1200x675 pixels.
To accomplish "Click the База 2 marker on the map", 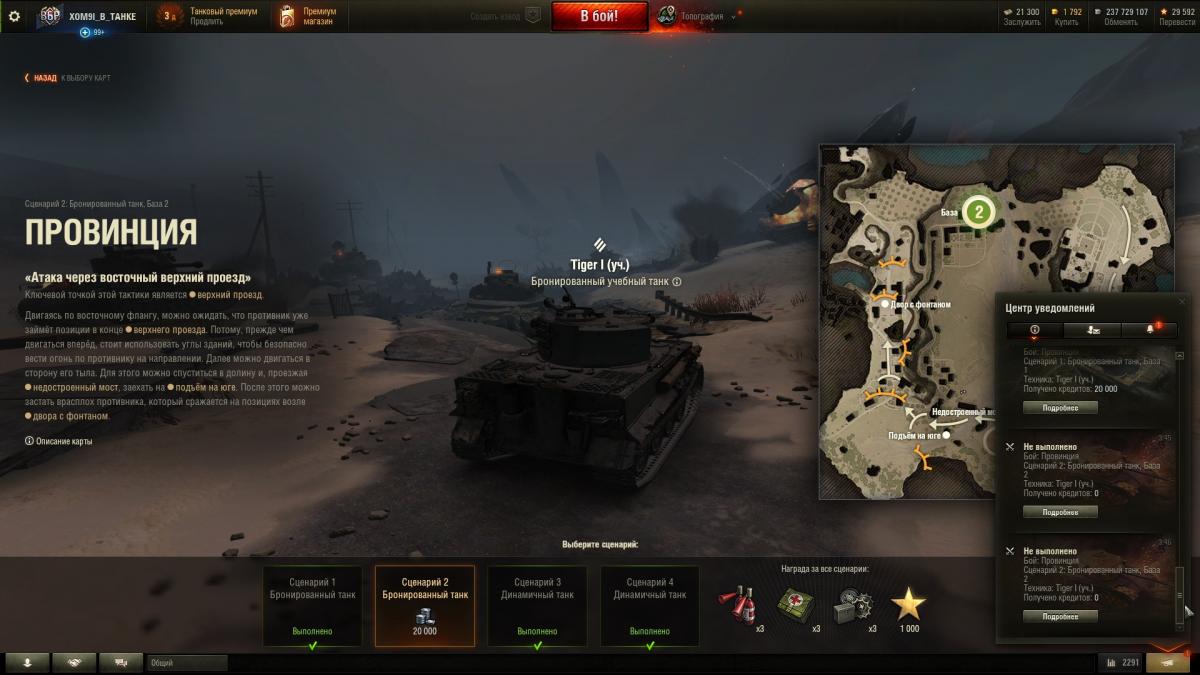I will point(979,211).
